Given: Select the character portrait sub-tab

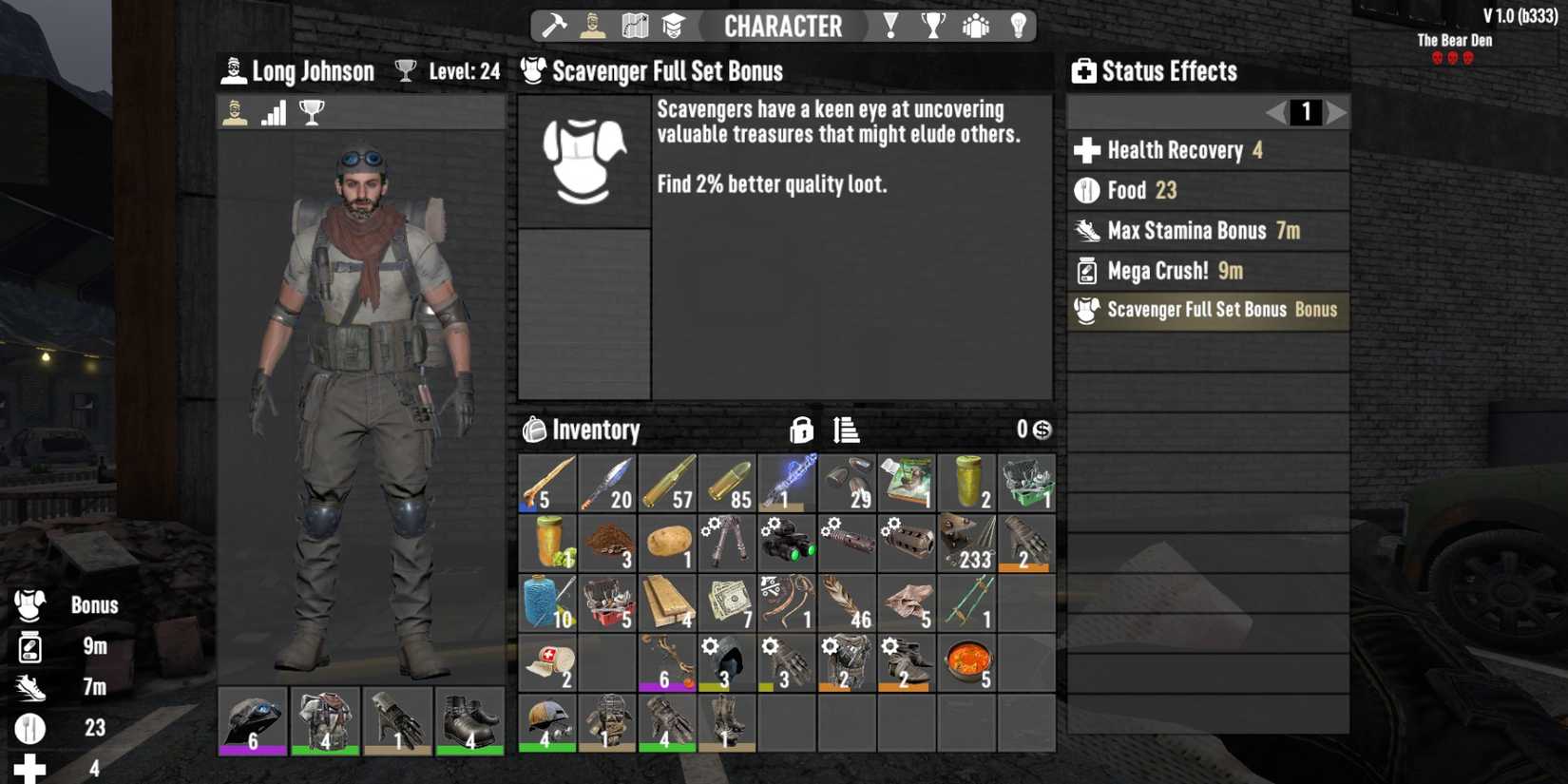Looking at the screenshot, I should coord(234,112).
